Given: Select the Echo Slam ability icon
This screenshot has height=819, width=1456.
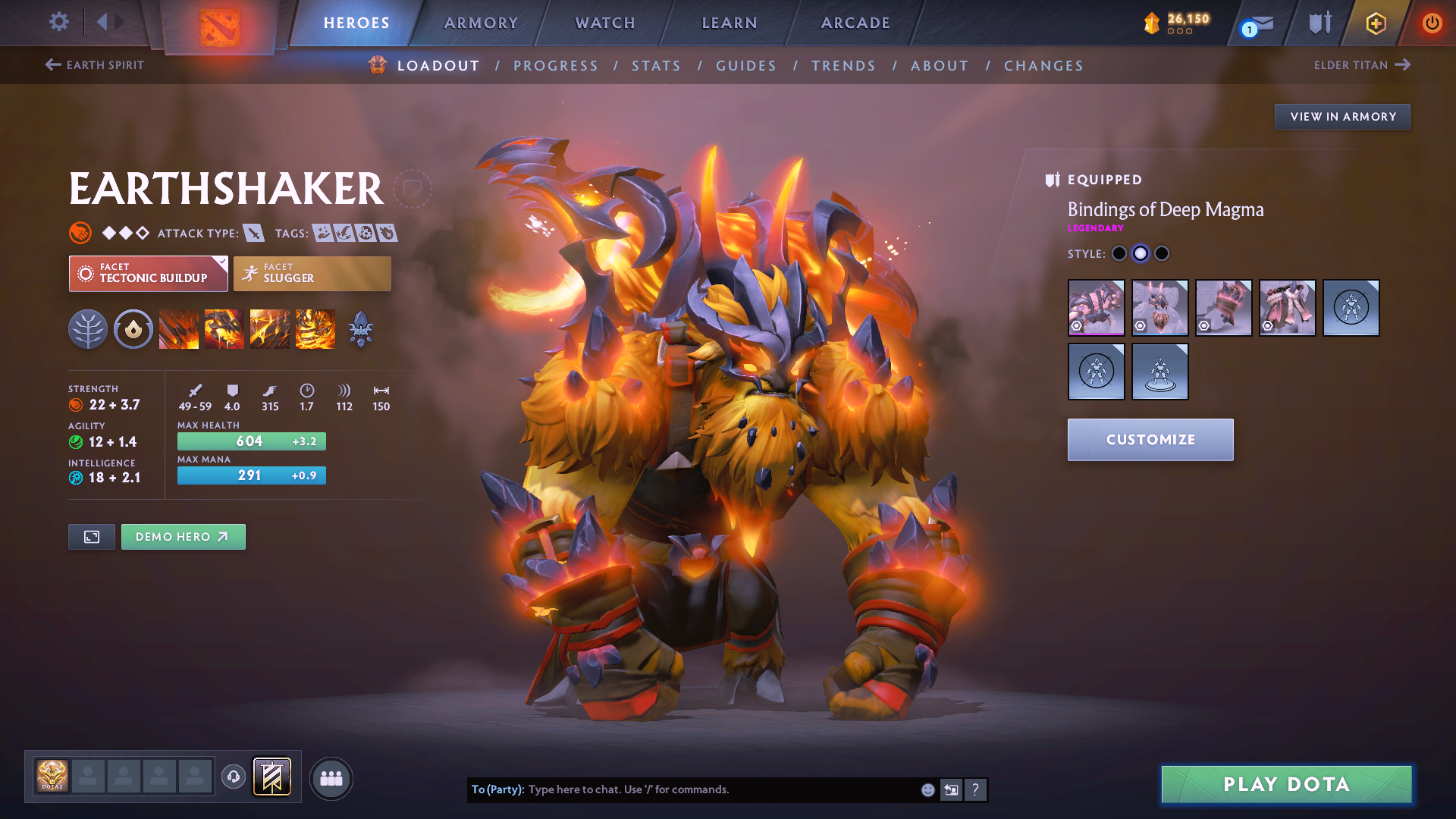Looking at the screenshot, I should tap(314, 328).
